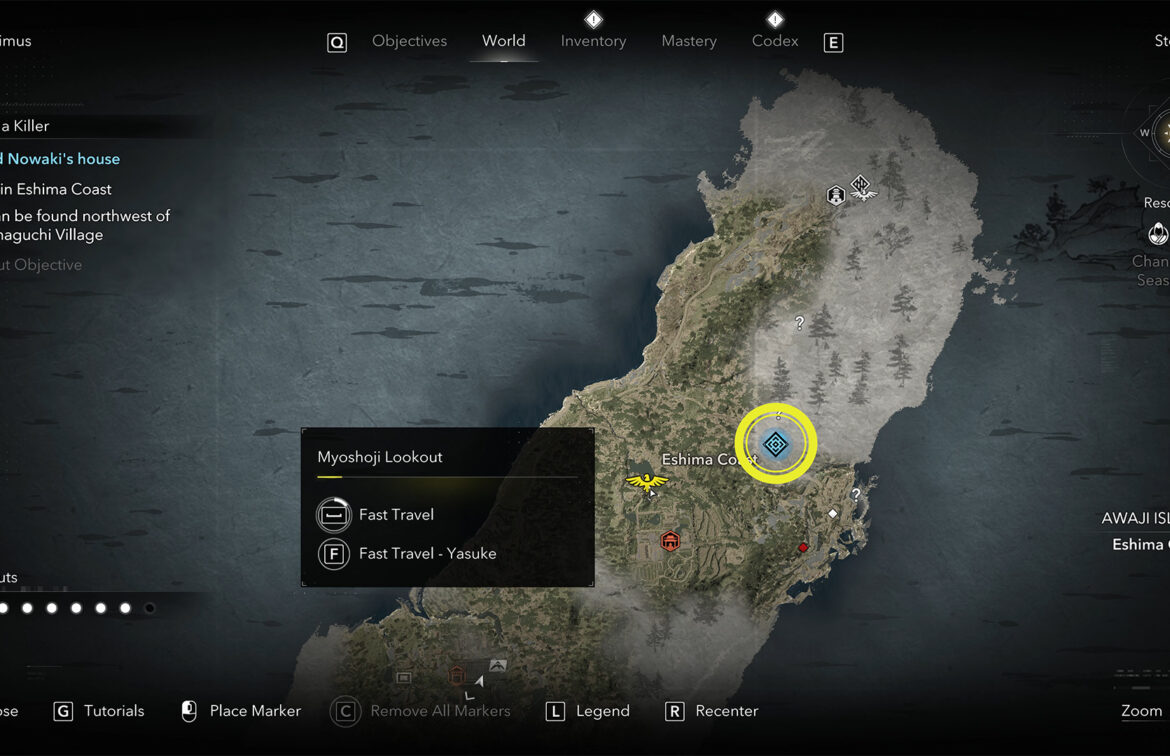Show the map Legend
This screenshot has width=1170, height=756.
pyautogui.click(x=602, y=711)
